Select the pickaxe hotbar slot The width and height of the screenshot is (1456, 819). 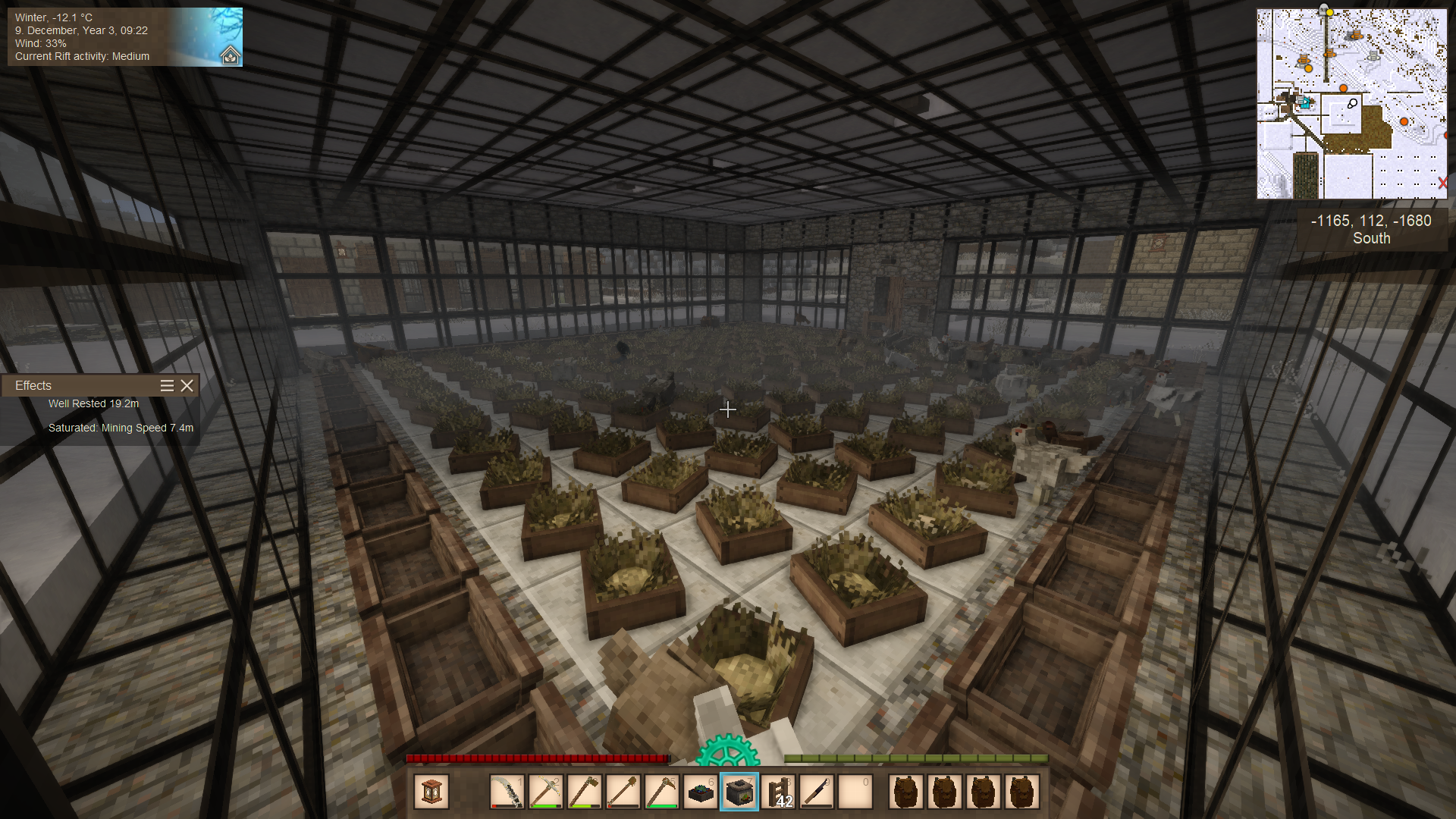(545, 792)
